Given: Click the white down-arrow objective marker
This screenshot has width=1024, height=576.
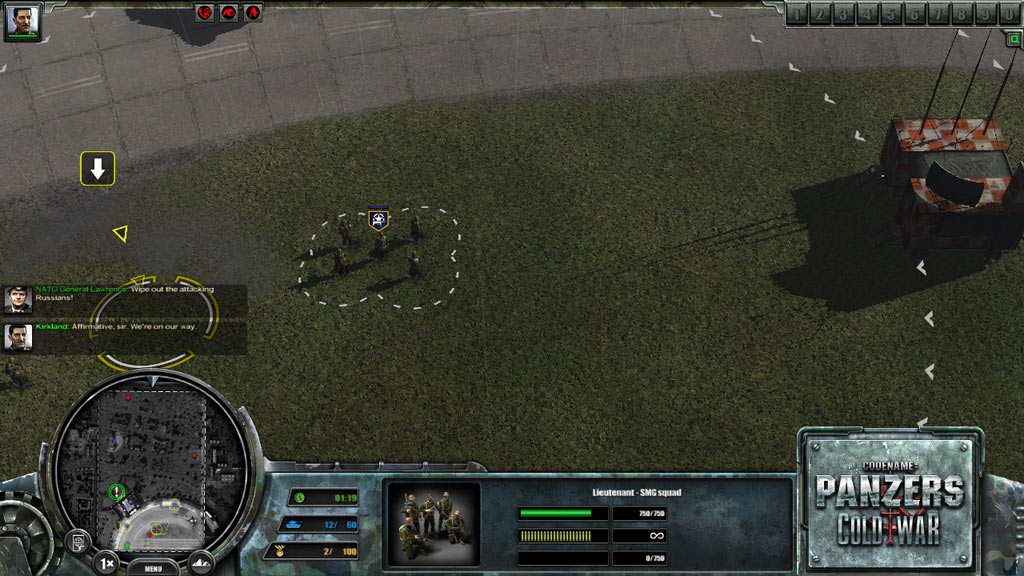Looking at the screenshot, I should pyautogui.click(x=98, y=170).
